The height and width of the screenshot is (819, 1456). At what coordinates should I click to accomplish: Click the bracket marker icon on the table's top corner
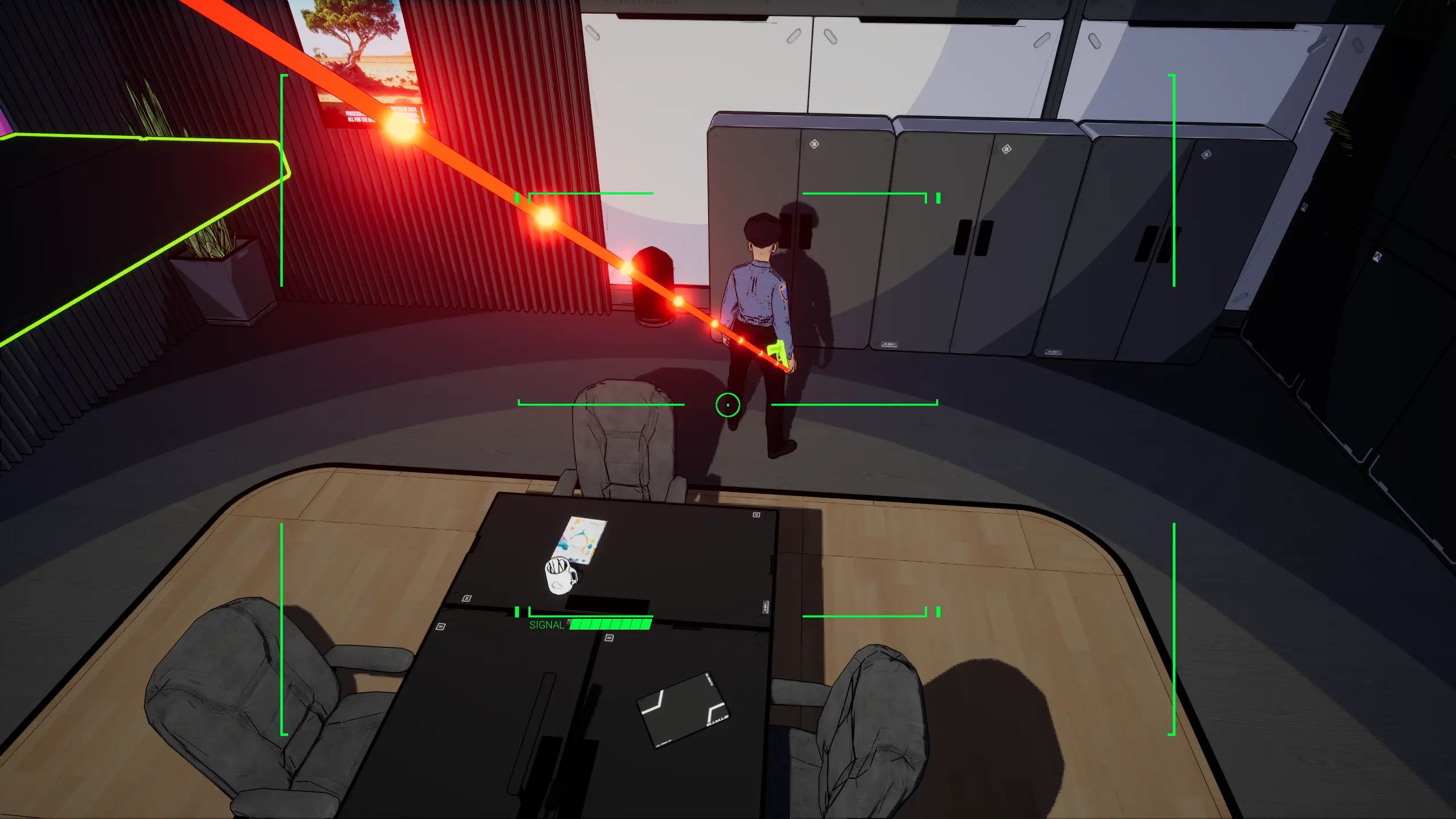[x=756, y=514]
